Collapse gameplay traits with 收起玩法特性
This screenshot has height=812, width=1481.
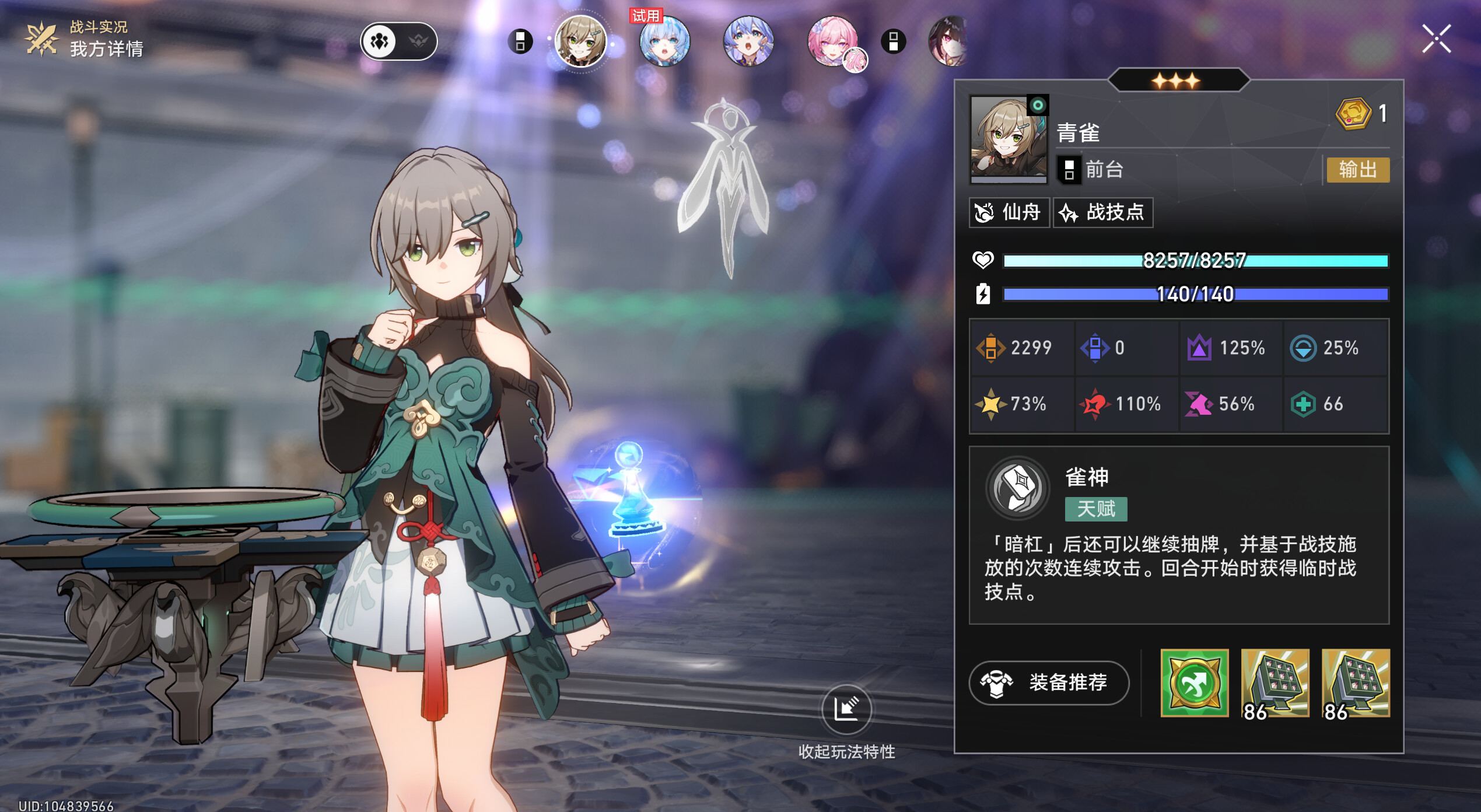(846, 709)
